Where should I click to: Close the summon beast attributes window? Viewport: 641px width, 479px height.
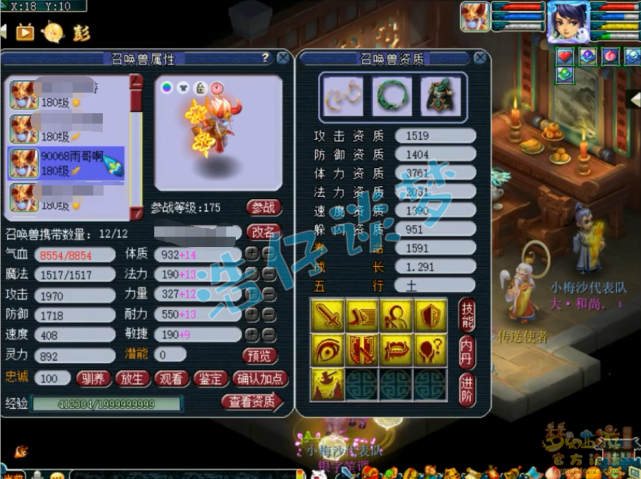tap(283, 59)
